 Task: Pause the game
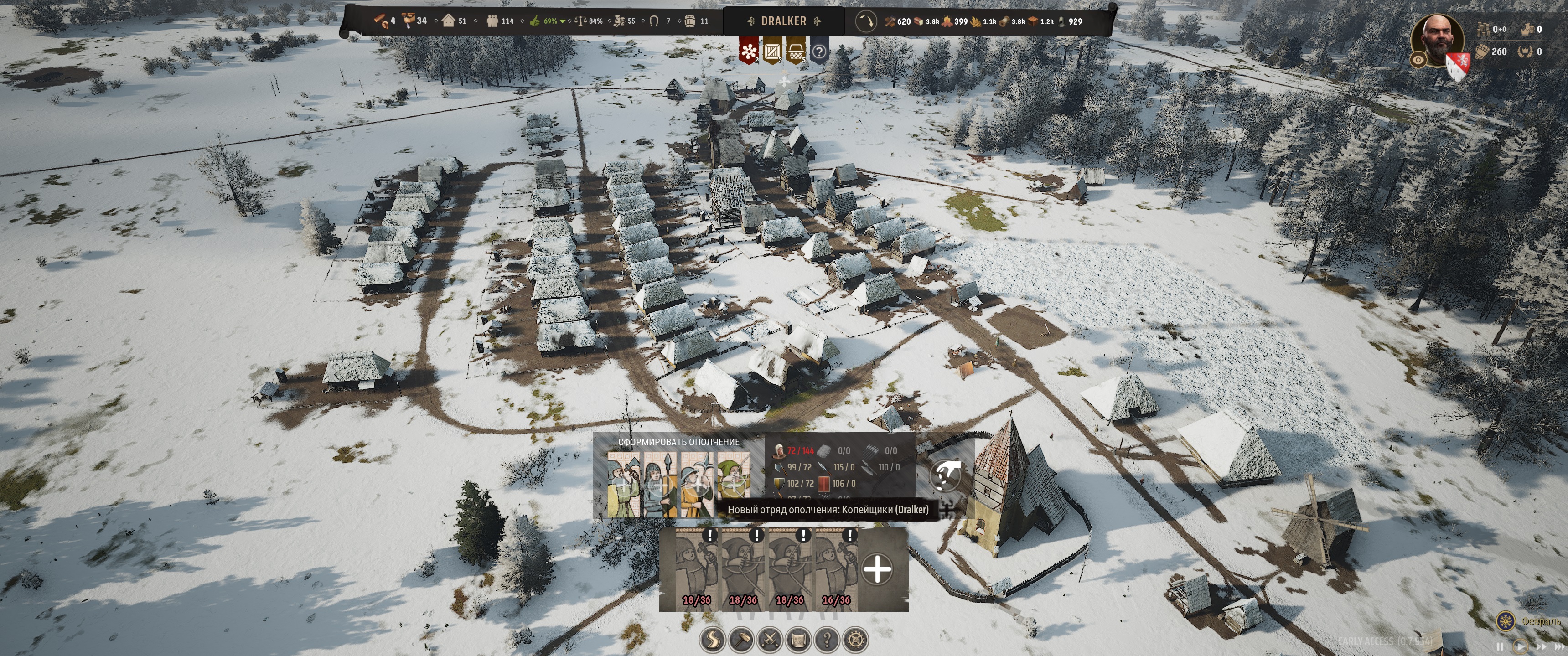(x=1500, y=646)
